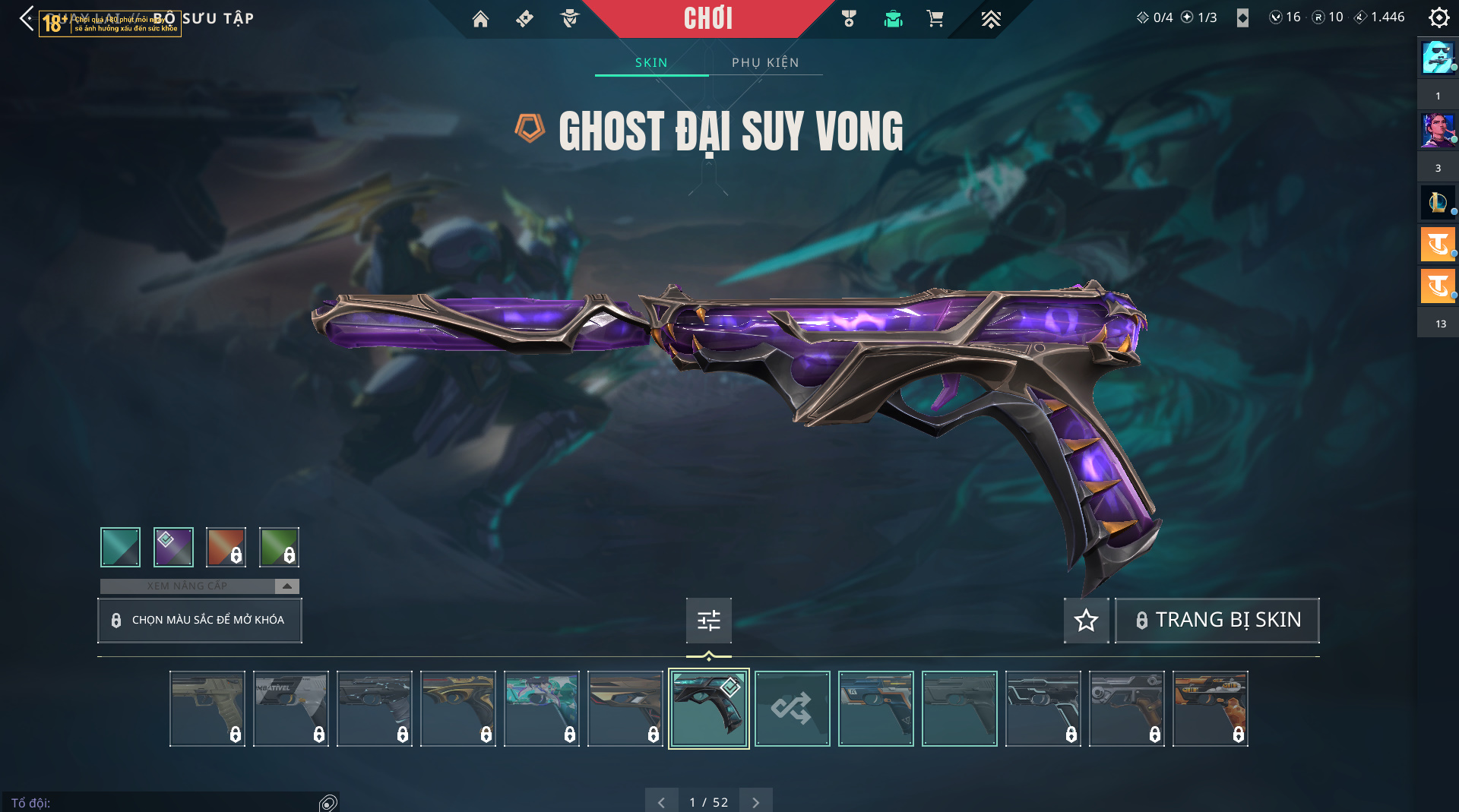Switch to the PHỤ KIỆN tab
The image size is (1459, 812).
click(765, 62)
